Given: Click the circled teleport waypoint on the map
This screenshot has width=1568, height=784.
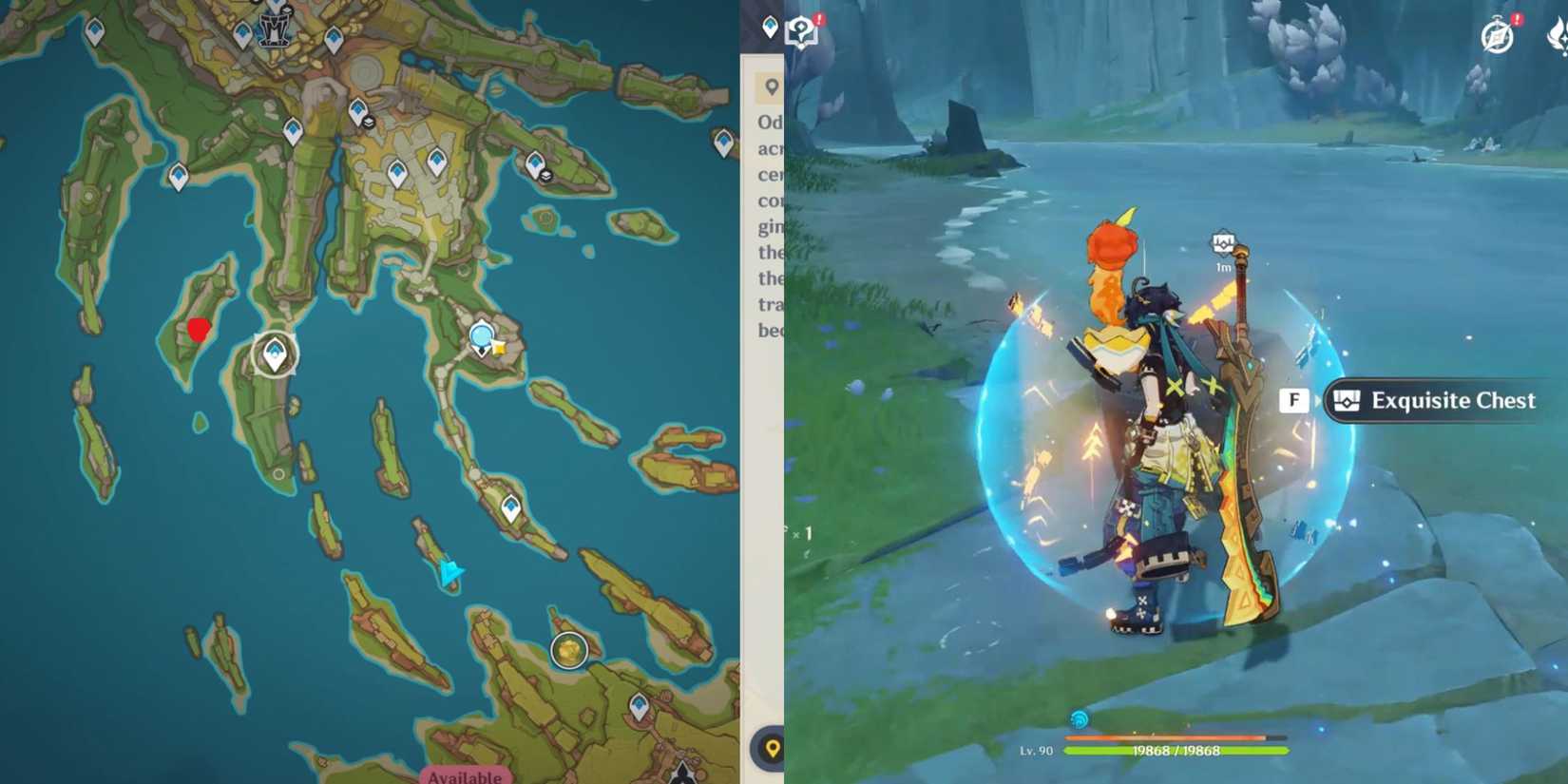Looking at the screenshot, I should point(274,354).
